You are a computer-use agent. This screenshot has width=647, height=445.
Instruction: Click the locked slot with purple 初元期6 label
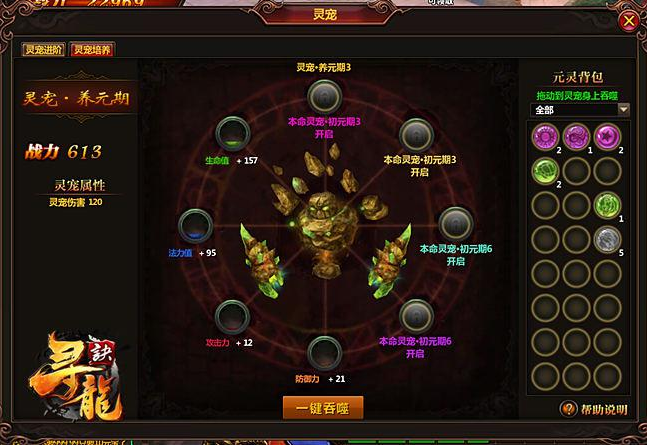pyautogui.click(x=416, y=316)
